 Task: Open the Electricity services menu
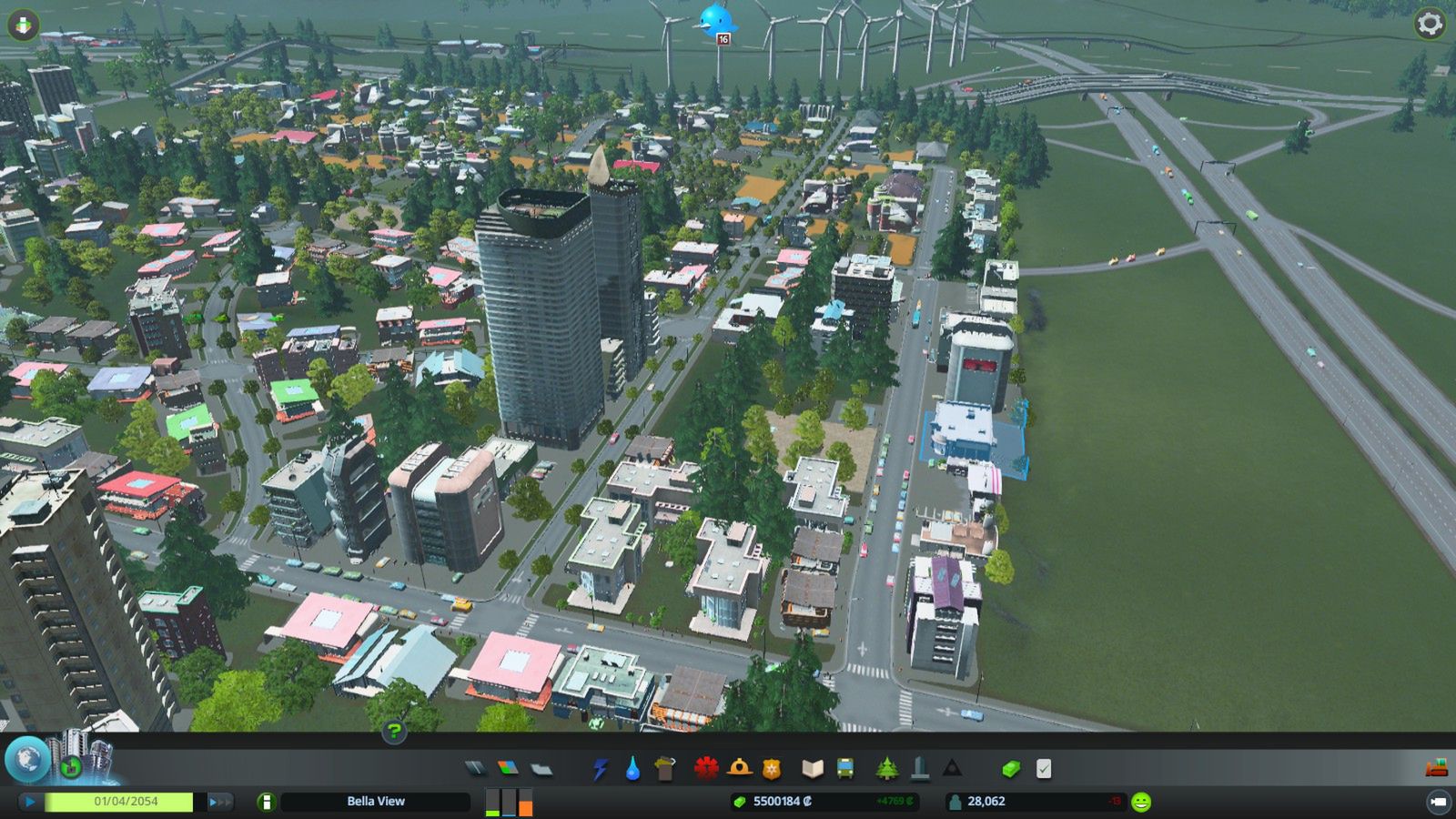[x=601, y=769]
